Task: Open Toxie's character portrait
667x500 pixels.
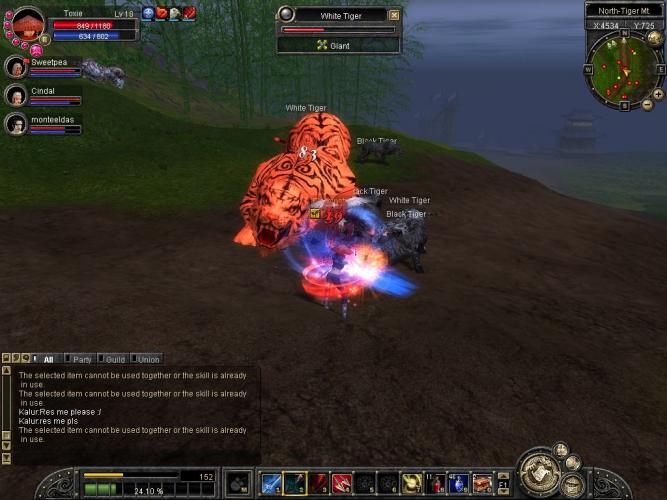Action: pos(27,24)
